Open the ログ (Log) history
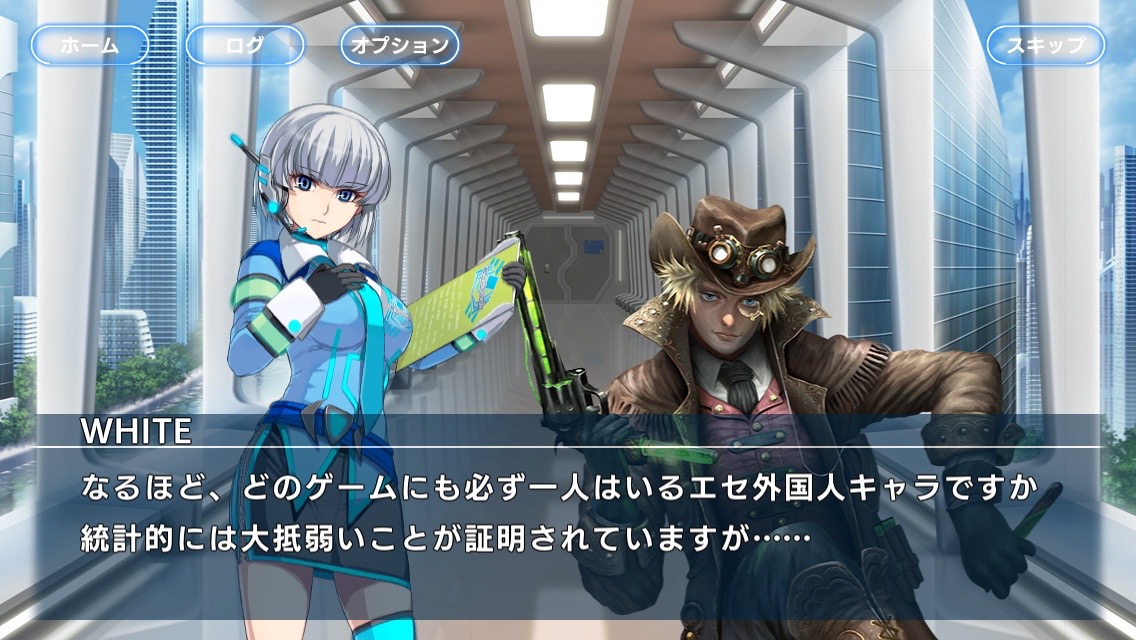Image resolution: width=1136 pixels, height=640 pixels. tap(245, 45)
